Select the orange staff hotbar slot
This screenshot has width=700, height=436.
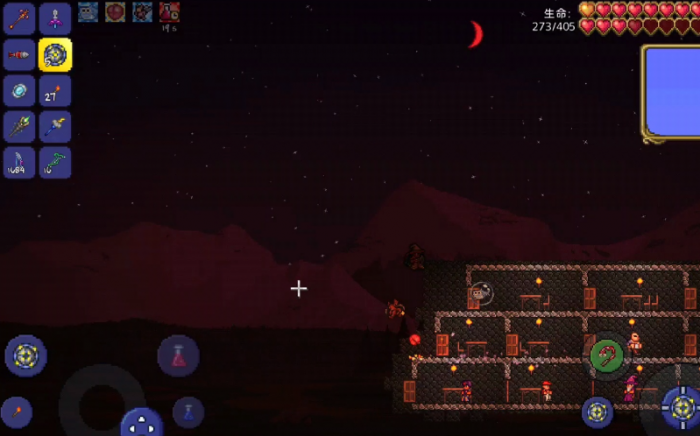pyautogui.click(x=19, y=17)
